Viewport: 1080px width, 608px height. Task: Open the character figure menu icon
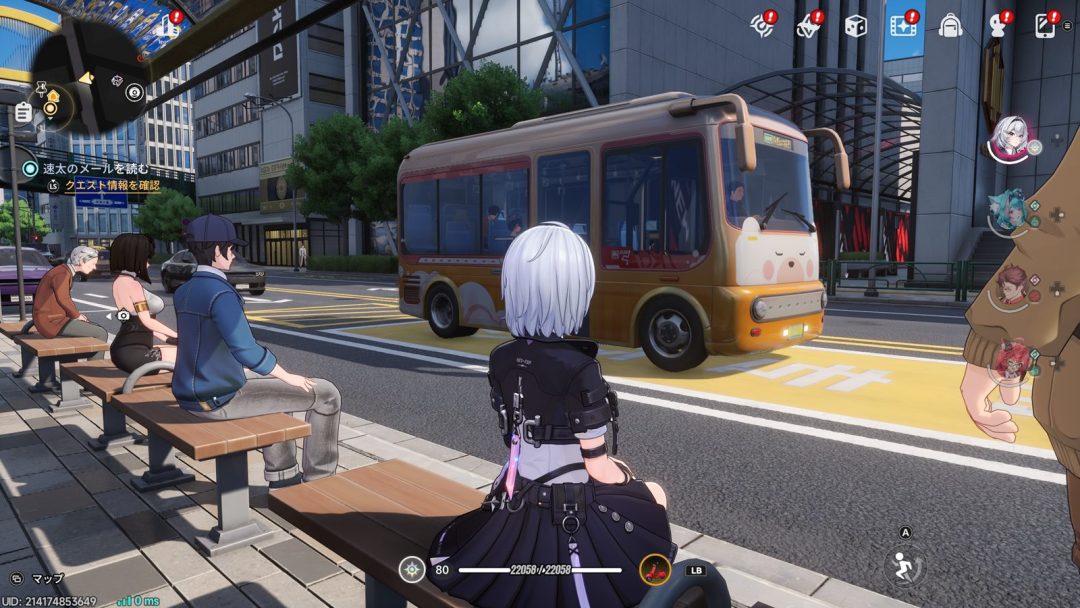997,26
